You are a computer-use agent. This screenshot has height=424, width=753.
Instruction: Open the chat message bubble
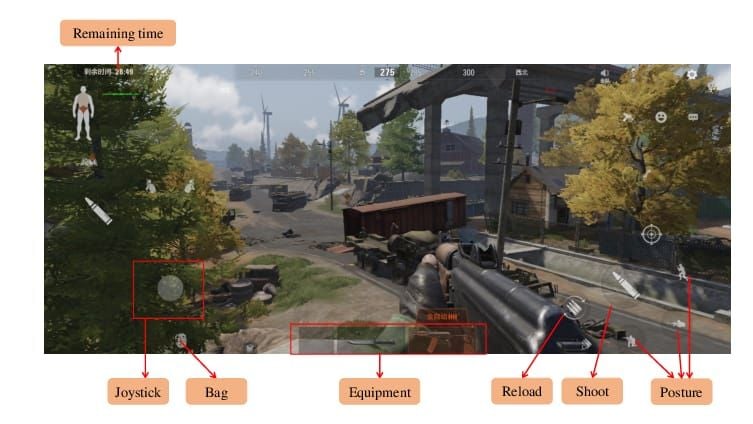(x=692, y=117)
